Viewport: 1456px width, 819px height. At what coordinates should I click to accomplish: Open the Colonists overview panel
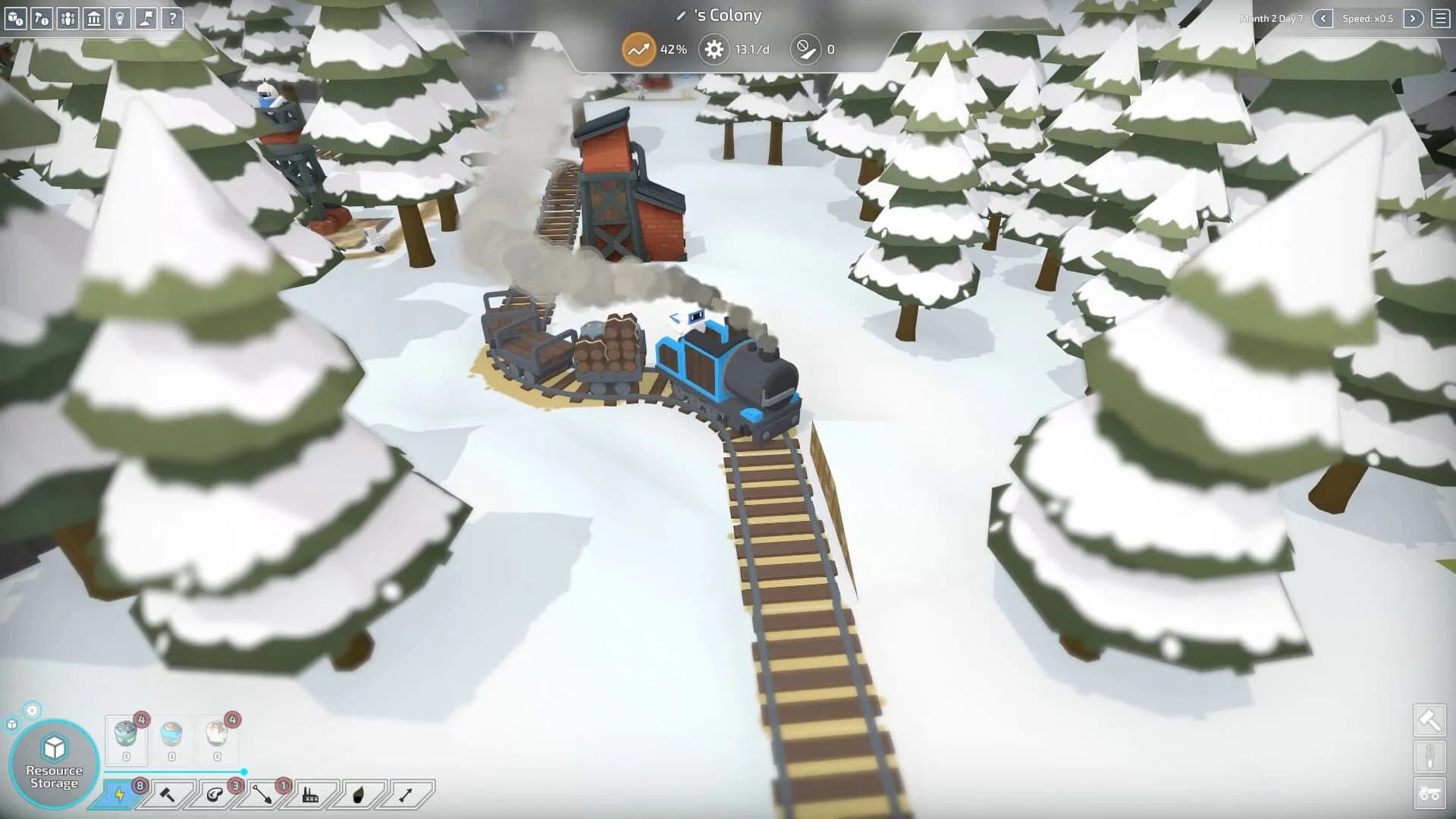[x=67, y=19]
